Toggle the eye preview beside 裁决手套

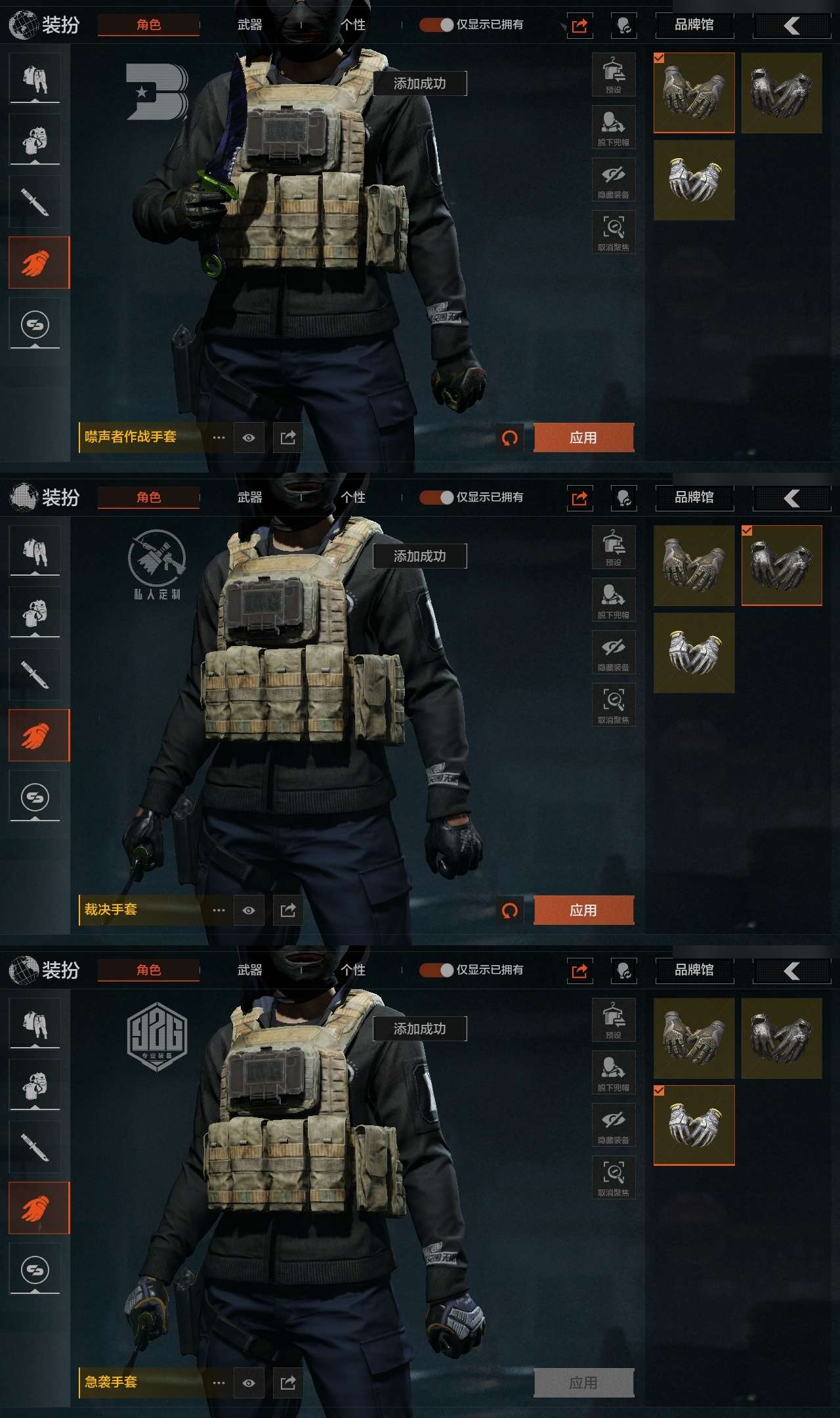249,911
